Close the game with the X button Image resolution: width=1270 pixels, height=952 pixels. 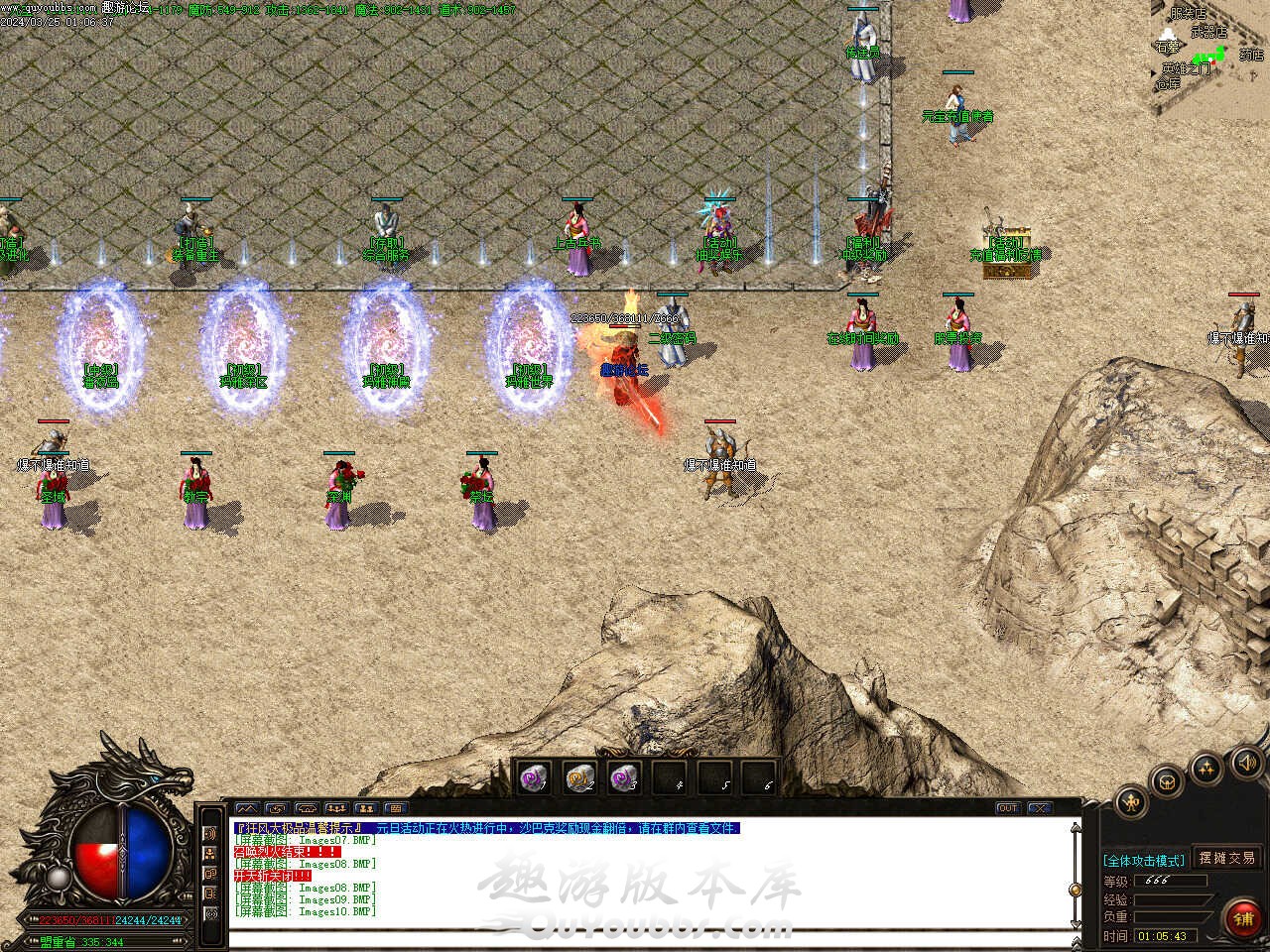[x=1039, y=808]
